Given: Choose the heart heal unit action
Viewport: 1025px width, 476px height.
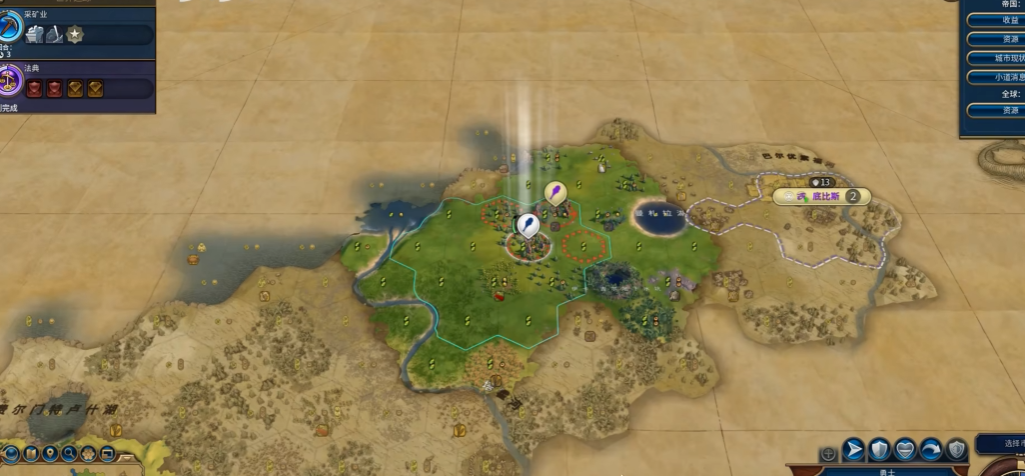Looking at the screenshot, I should [905, 449].
